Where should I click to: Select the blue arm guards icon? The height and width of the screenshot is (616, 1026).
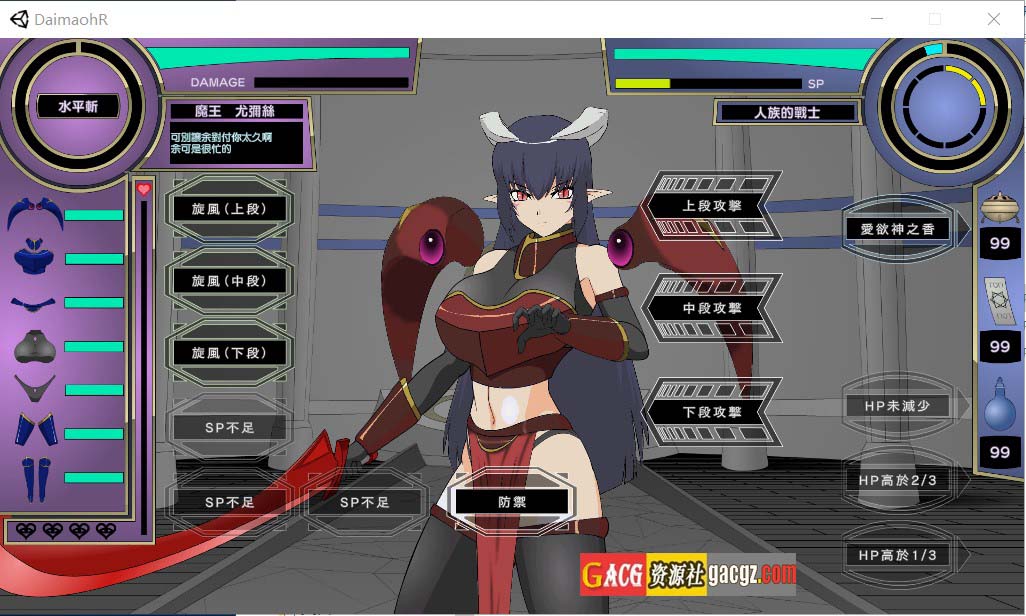pos(35,432)
